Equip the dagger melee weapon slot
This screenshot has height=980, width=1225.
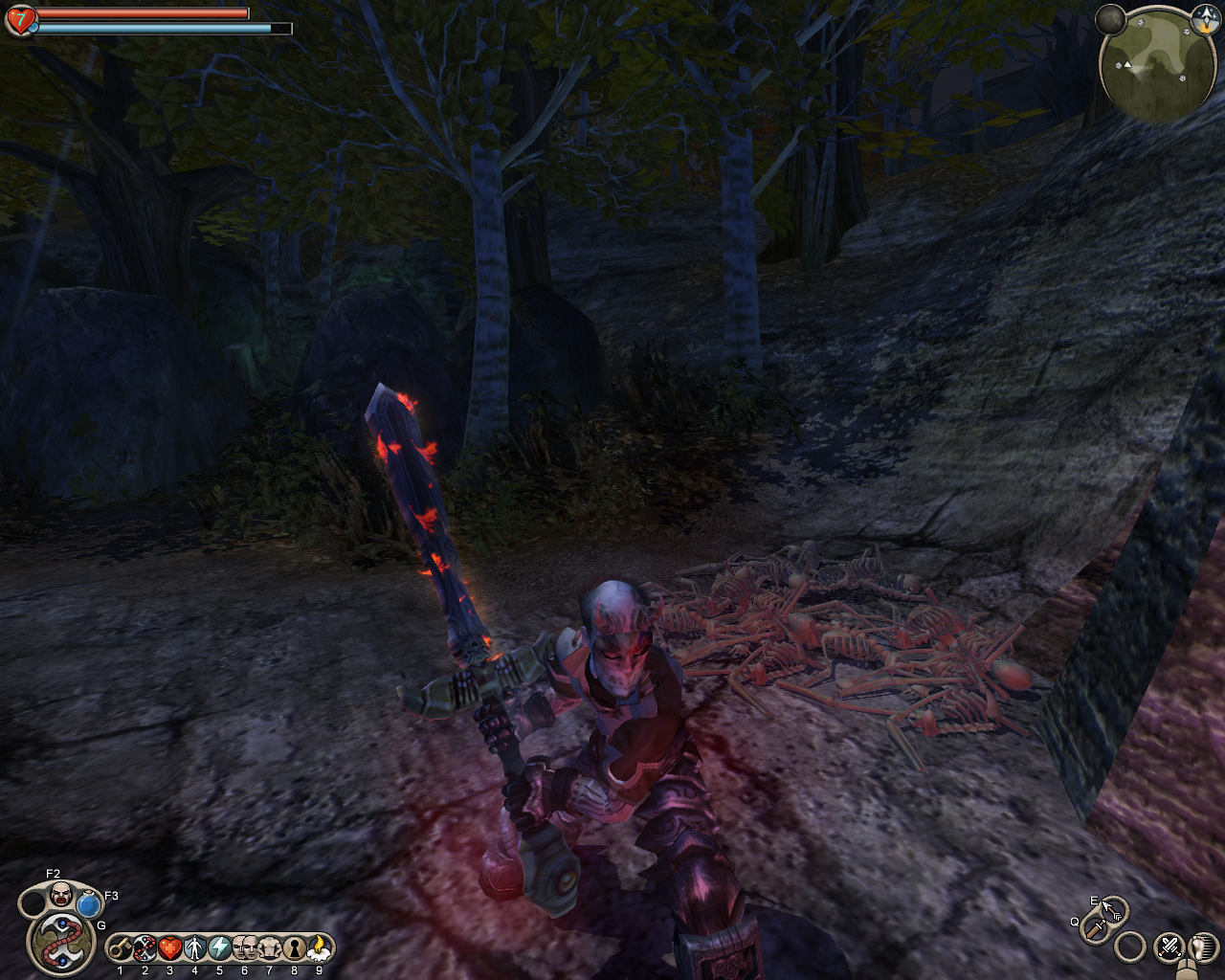(x=1095, y=926)
